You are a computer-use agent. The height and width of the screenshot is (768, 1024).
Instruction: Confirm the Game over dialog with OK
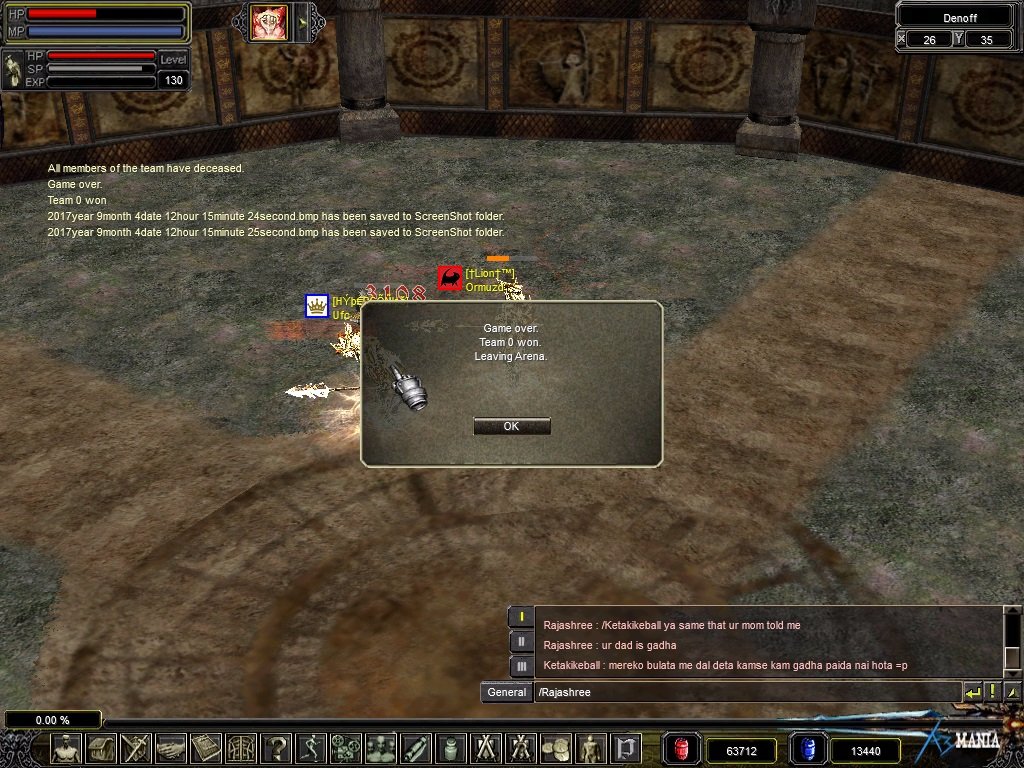pyautogui.click(x=511, y=426)
